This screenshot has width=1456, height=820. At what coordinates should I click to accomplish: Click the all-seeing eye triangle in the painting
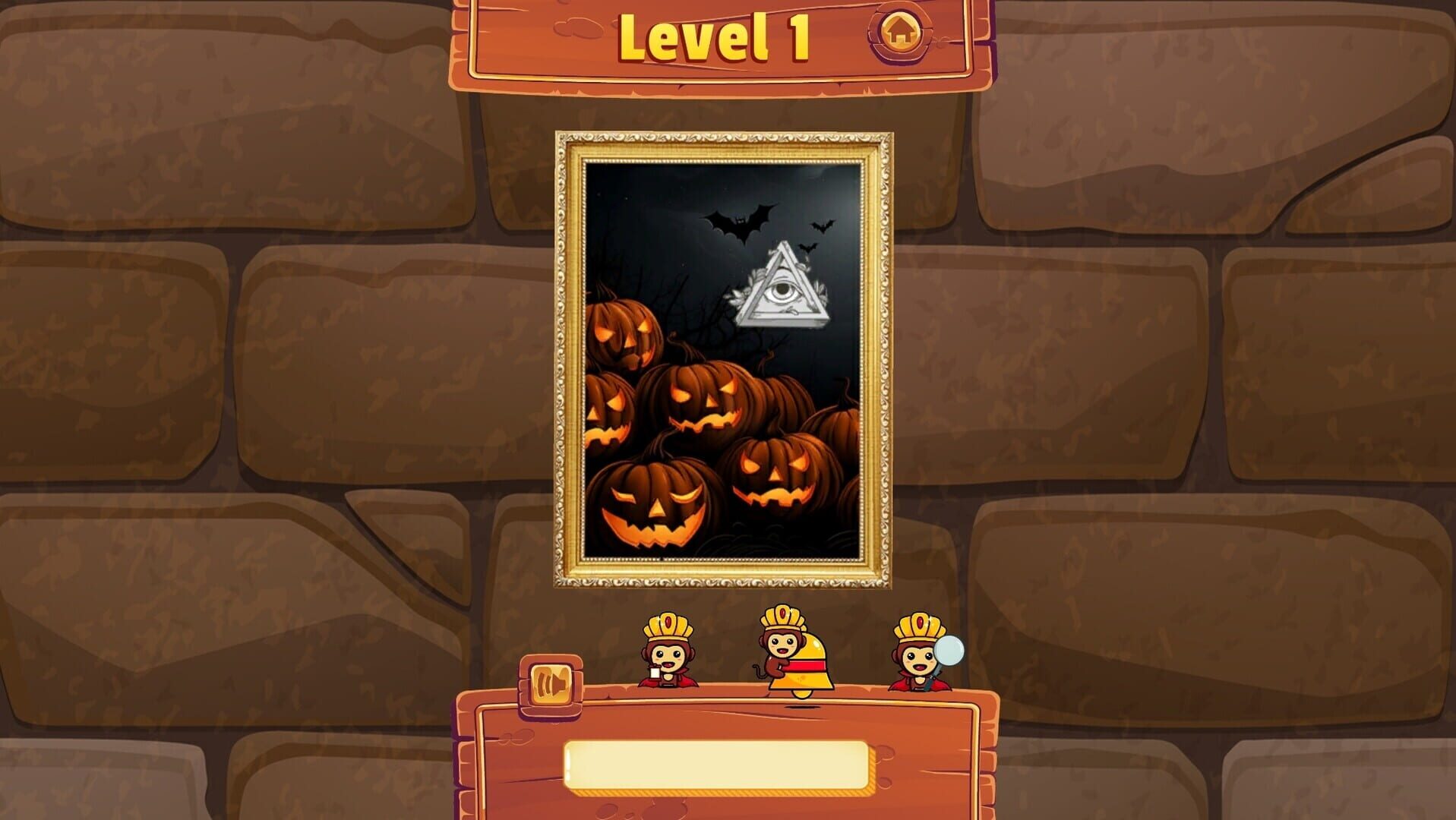coord(783,292)
